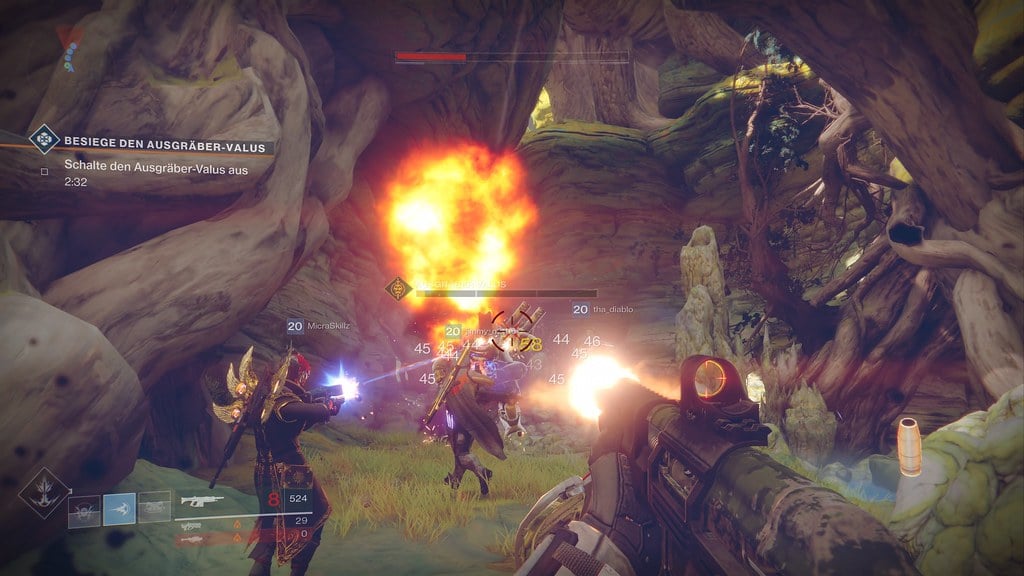Switch to the red-highlighted heavy weapon icon
The image size is (1024, 576).
click(194, 538)
